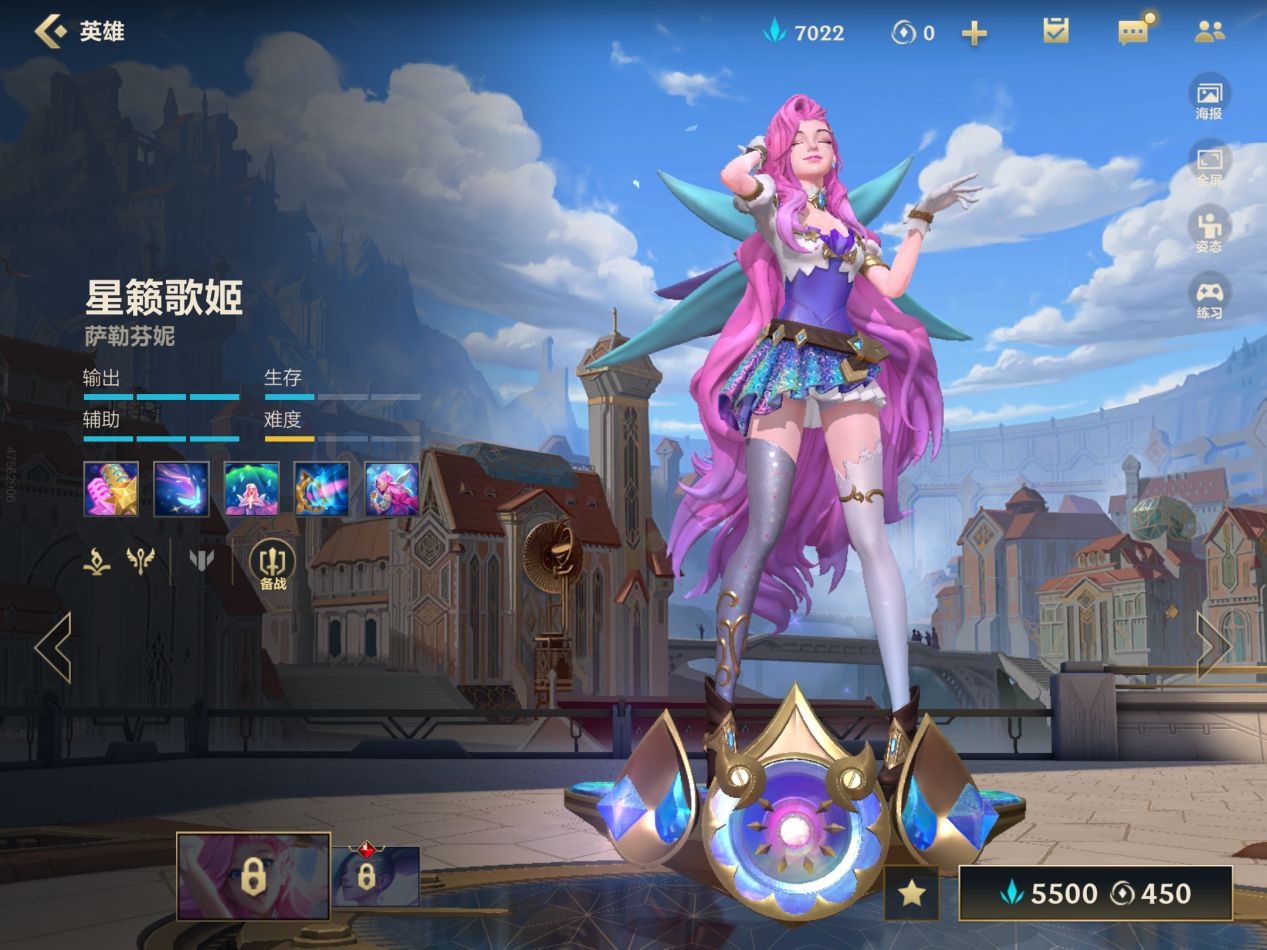Image resolution: width=1267 pixels, height=950 pixels.
Task: Select the locked default Seraphine skin thumbnail
Action: tap(253, 877)
